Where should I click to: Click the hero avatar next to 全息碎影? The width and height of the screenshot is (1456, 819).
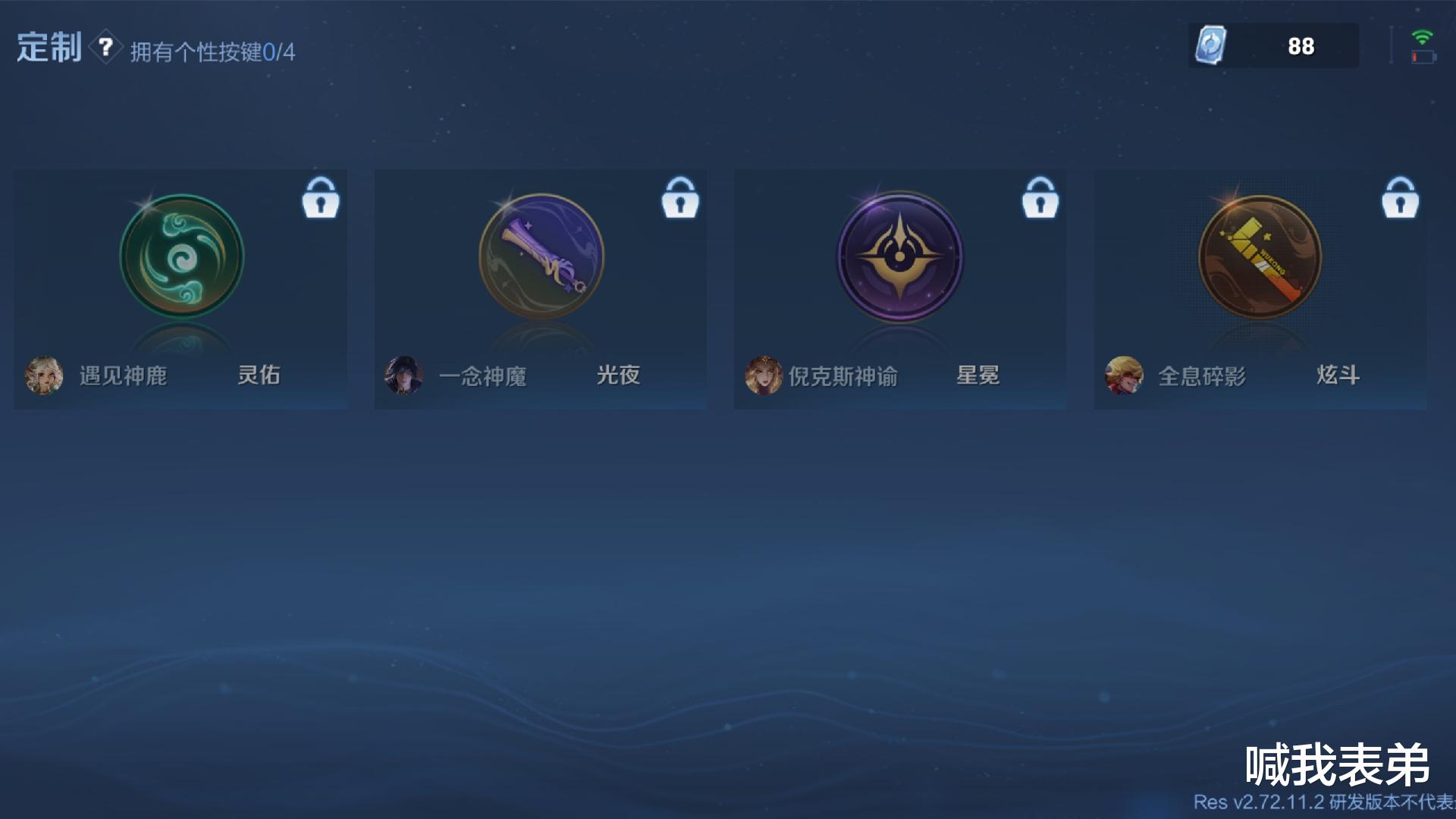tap(1122, 375)
